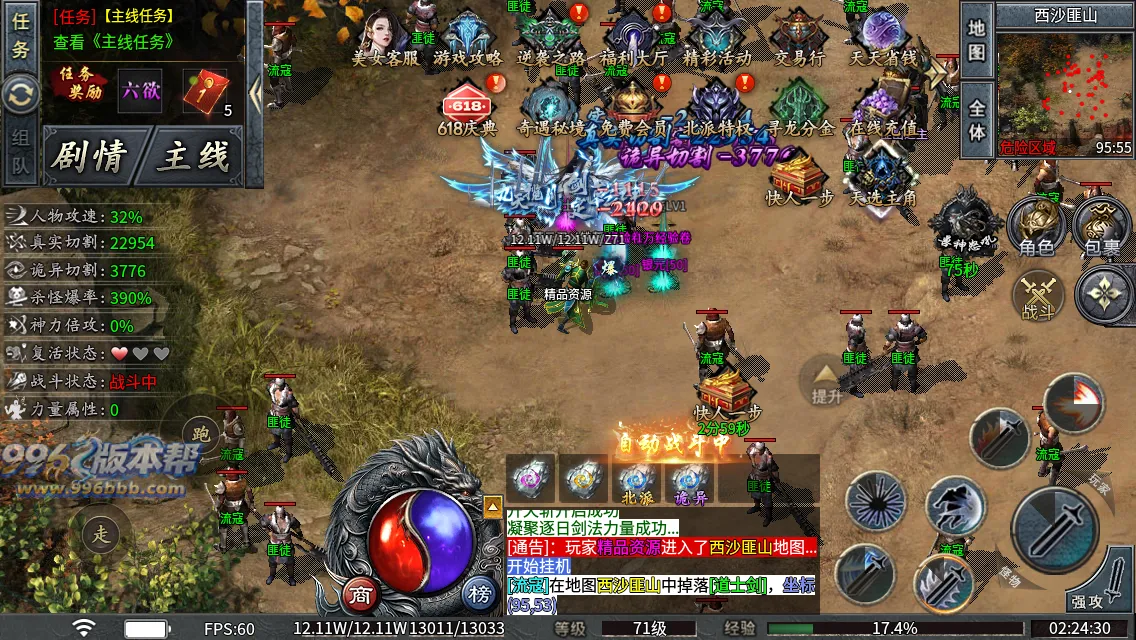Open the 交易行 trading house

point(799,38)
